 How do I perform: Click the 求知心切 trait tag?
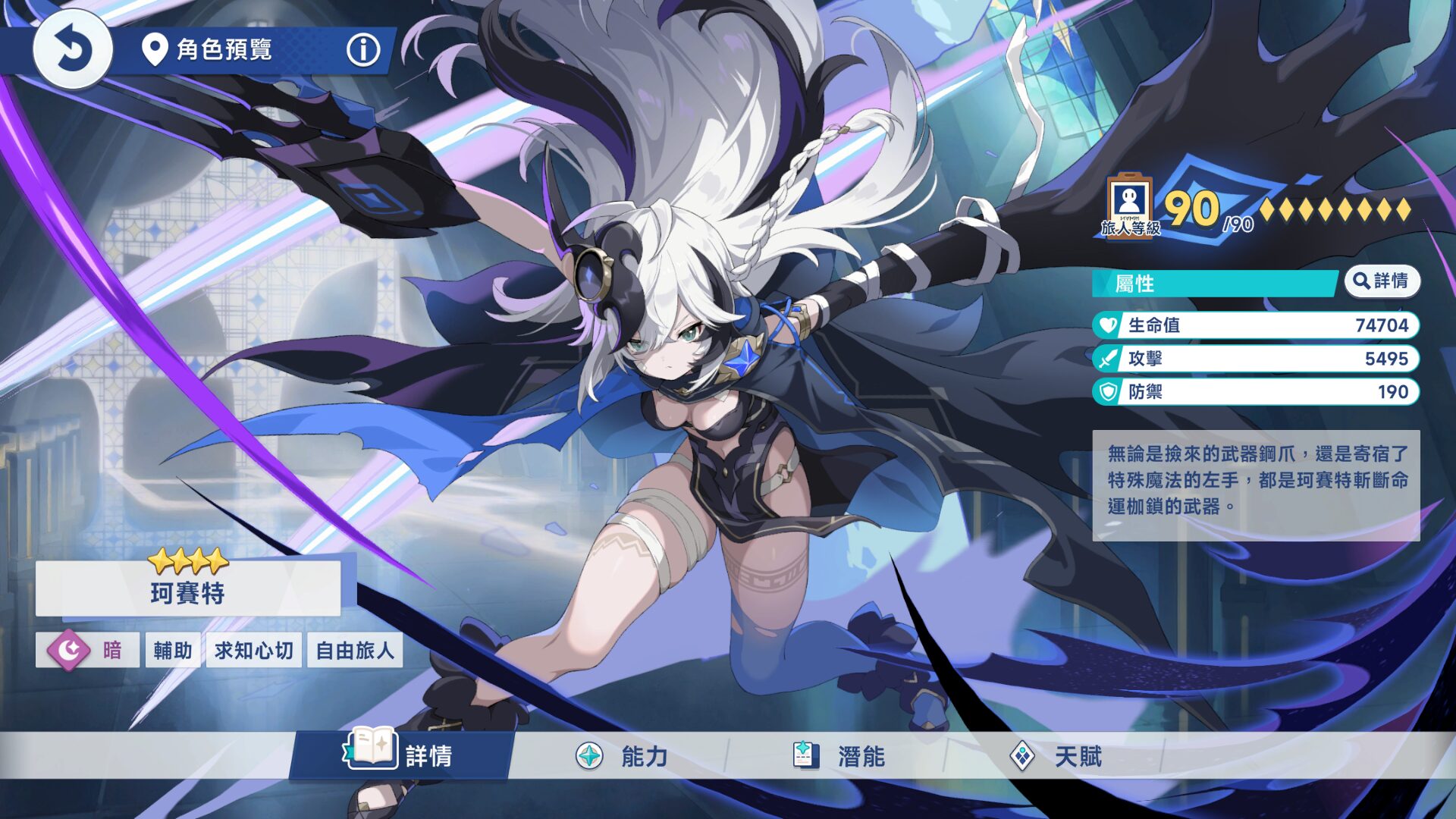254,649
